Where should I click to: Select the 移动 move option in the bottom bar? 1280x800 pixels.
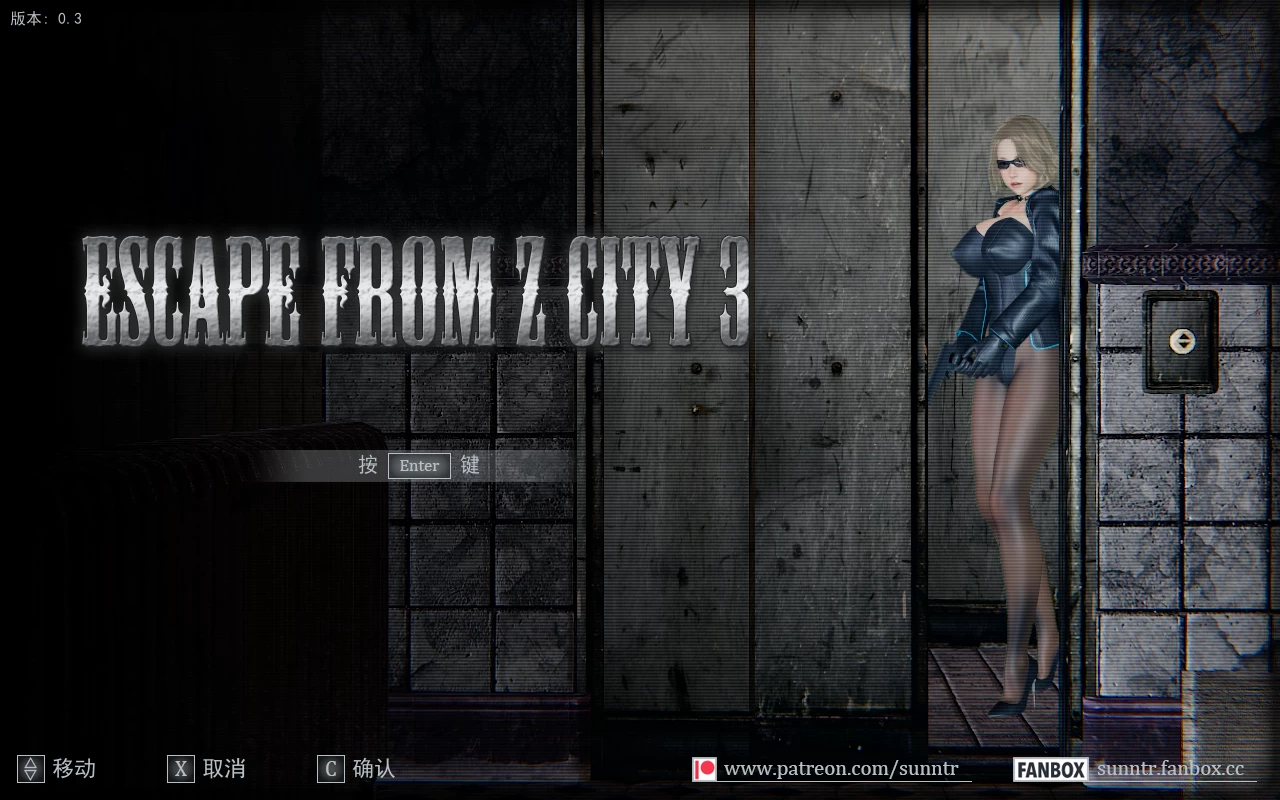[72, 769]
